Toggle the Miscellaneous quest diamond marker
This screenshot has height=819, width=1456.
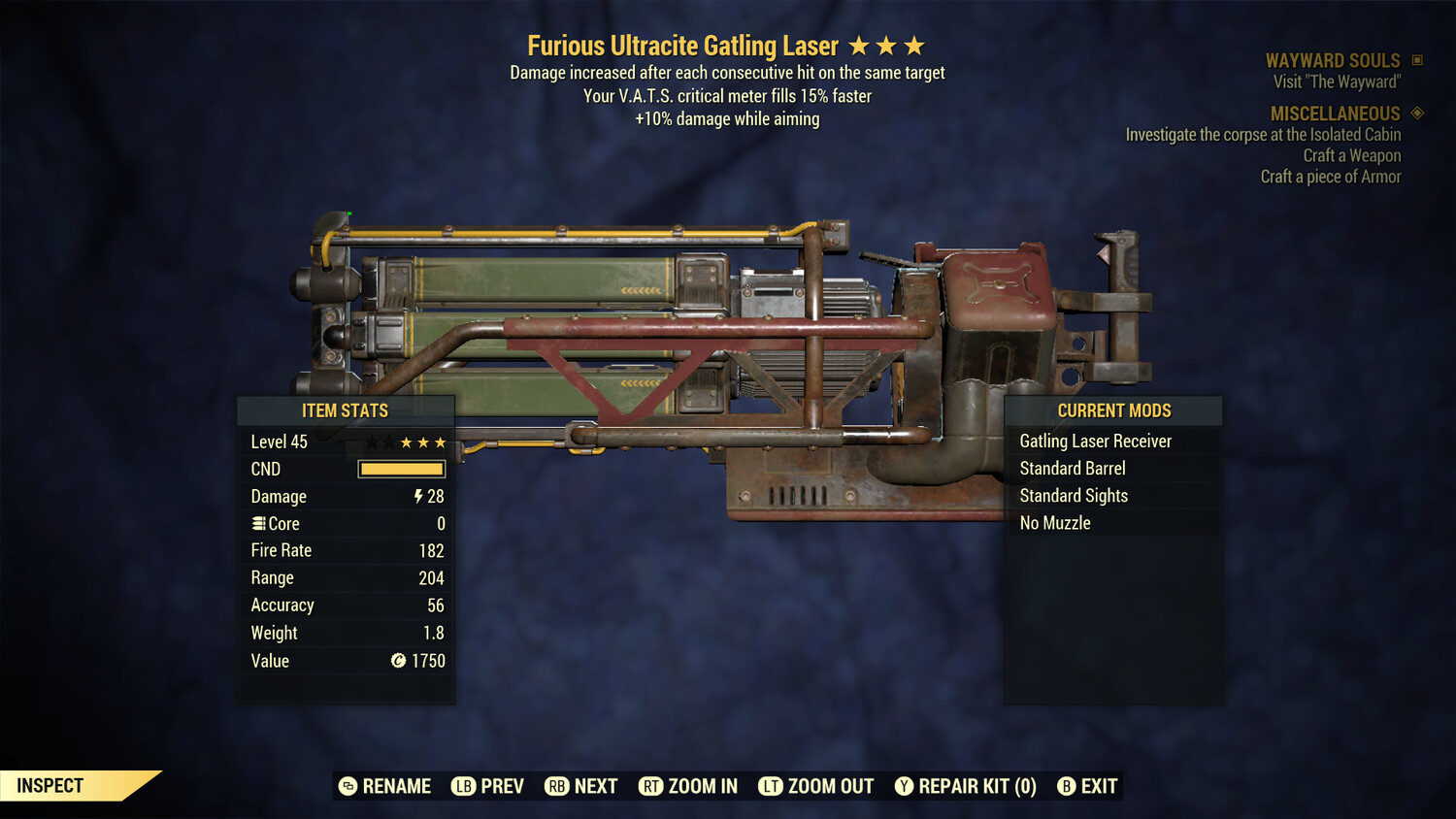click(x=1416, y=113)
